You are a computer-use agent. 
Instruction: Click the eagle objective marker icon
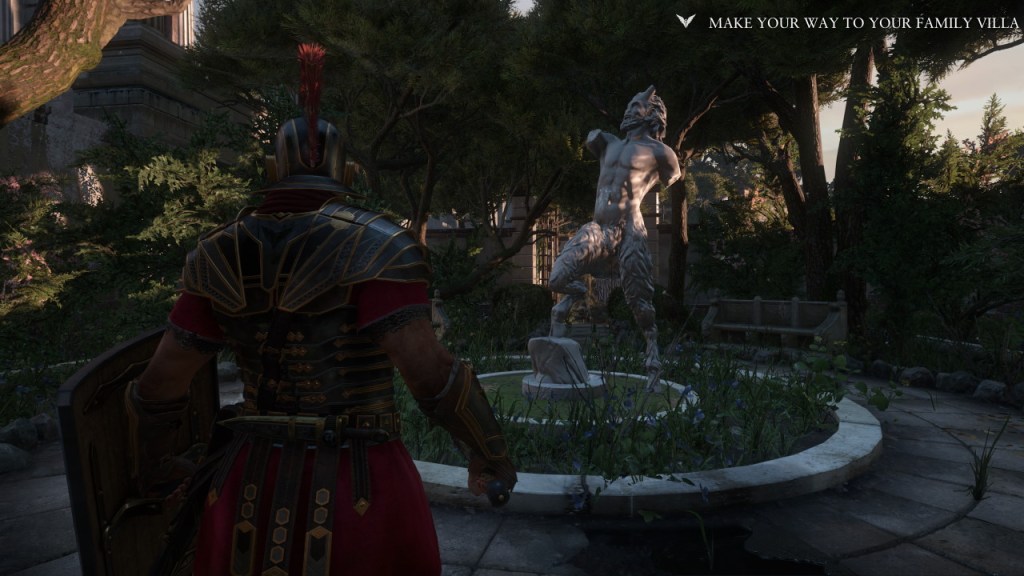[x=685, y=21]
